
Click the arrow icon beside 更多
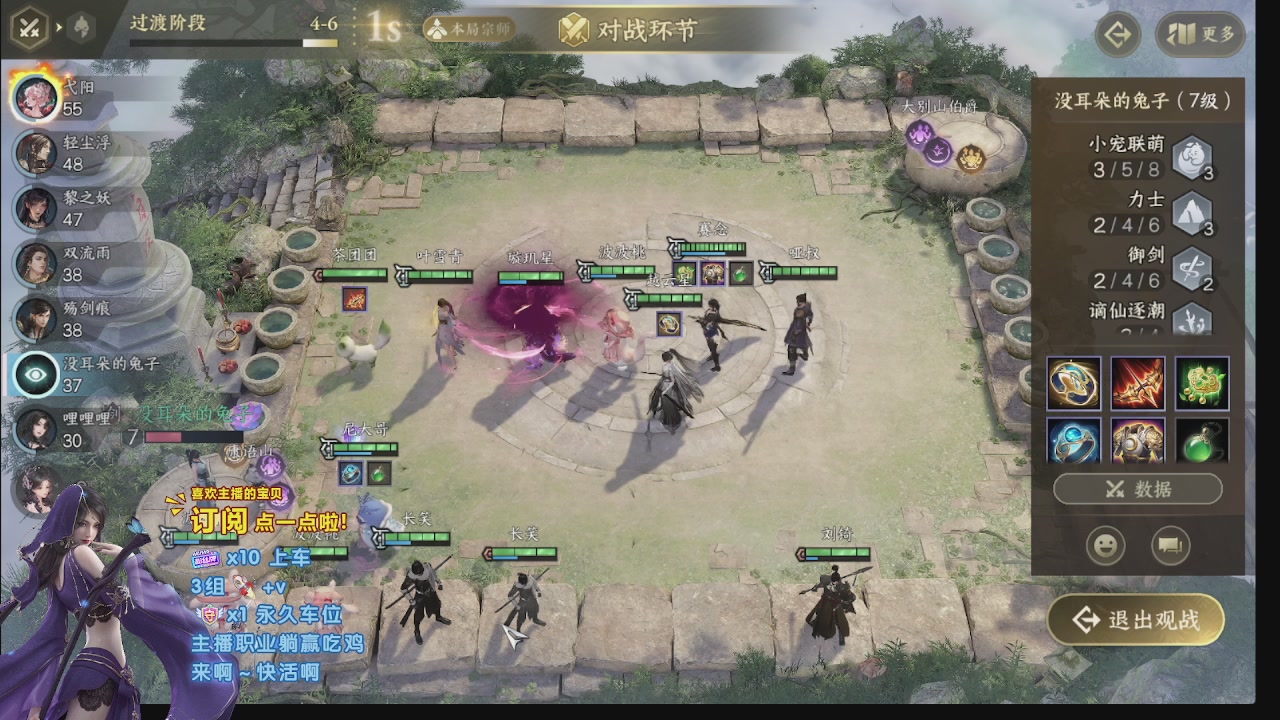1118,35
